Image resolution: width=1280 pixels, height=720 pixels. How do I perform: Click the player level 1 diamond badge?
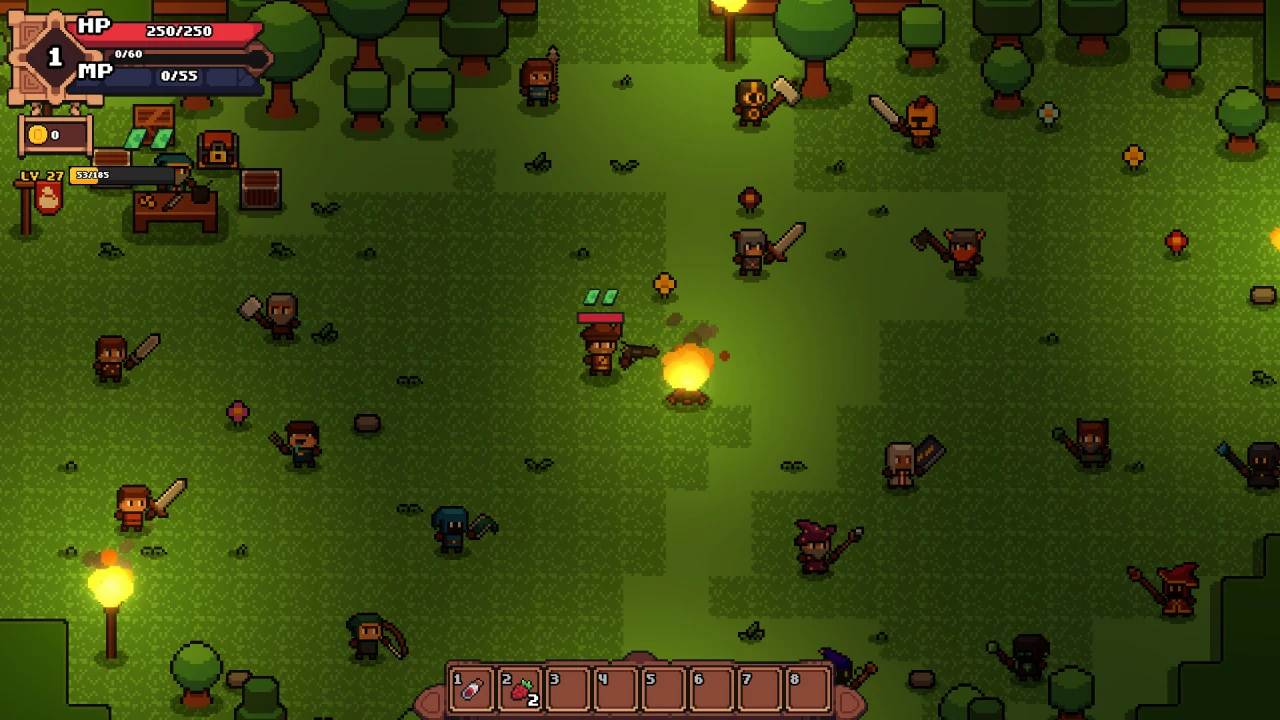[x=55, y=57]
